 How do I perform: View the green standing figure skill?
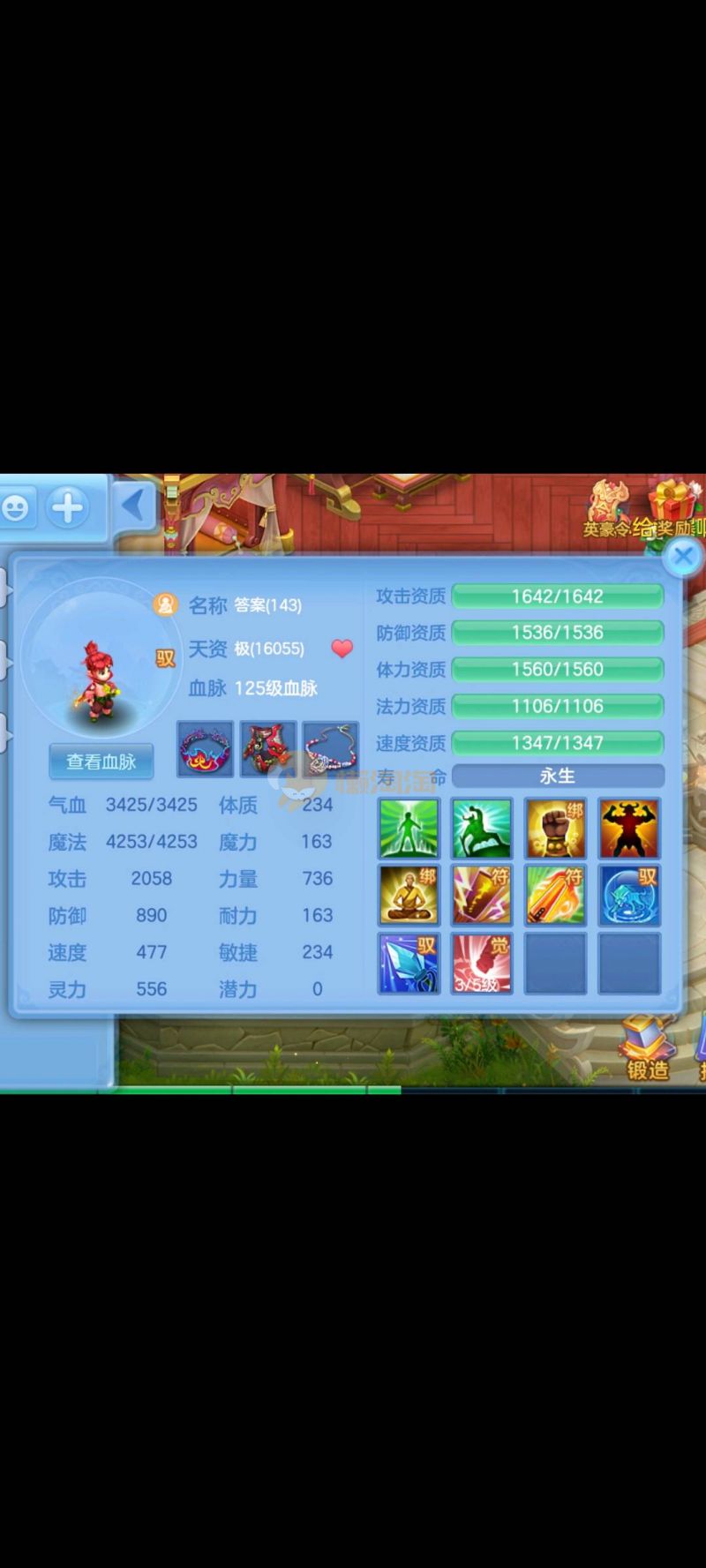point(409,829)
